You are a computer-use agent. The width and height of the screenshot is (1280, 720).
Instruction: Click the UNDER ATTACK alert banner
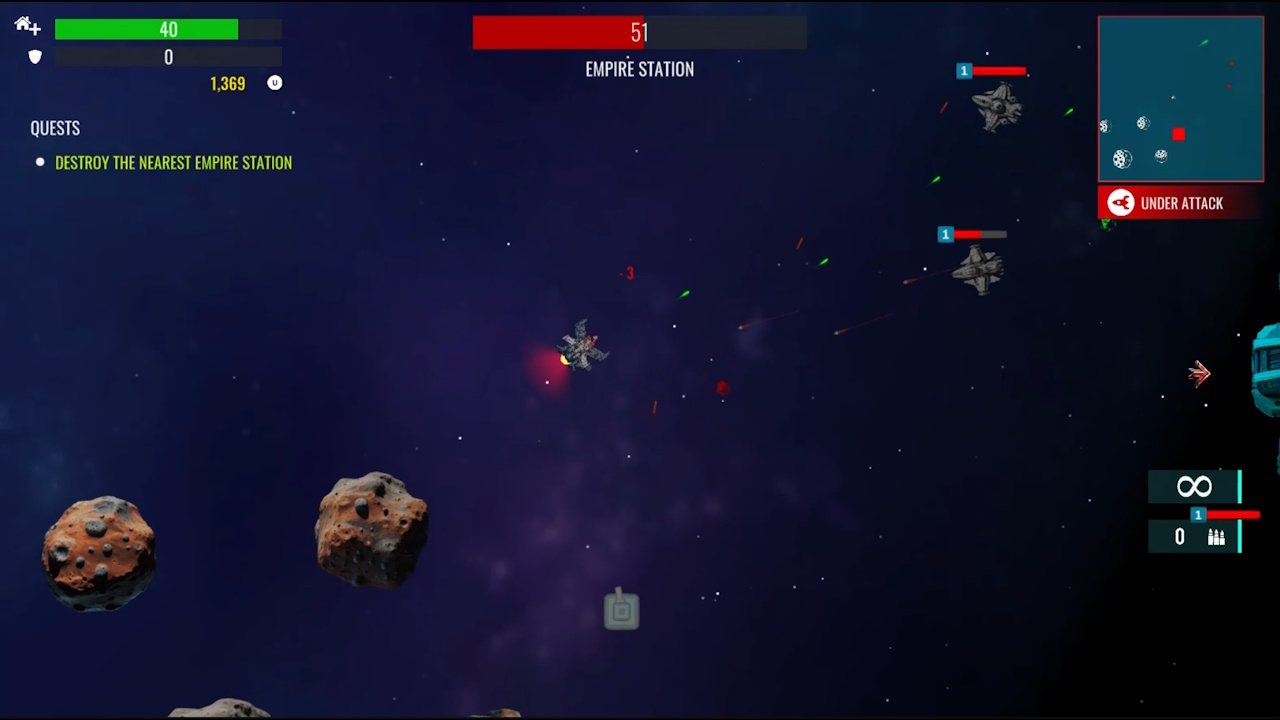(x=1182, y=203)
